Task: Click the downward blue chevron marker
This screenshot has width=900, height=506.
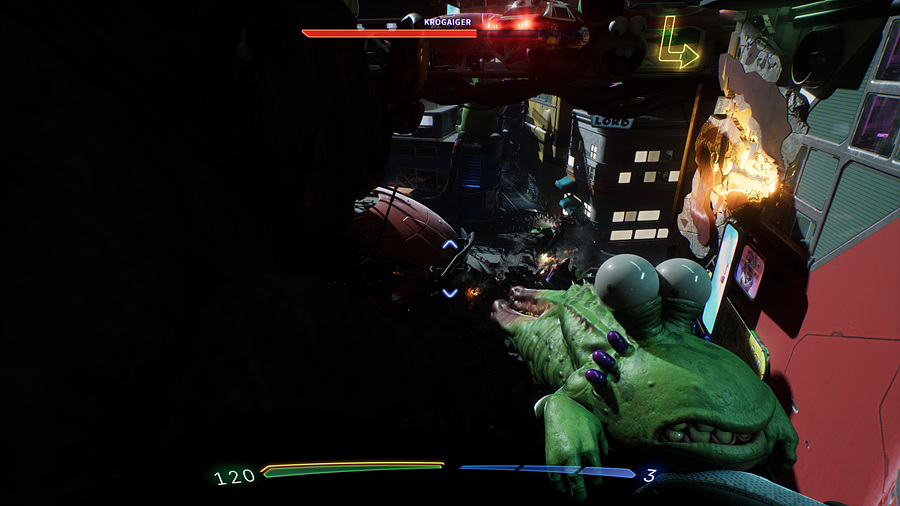Action: click(x=450, y=292)
